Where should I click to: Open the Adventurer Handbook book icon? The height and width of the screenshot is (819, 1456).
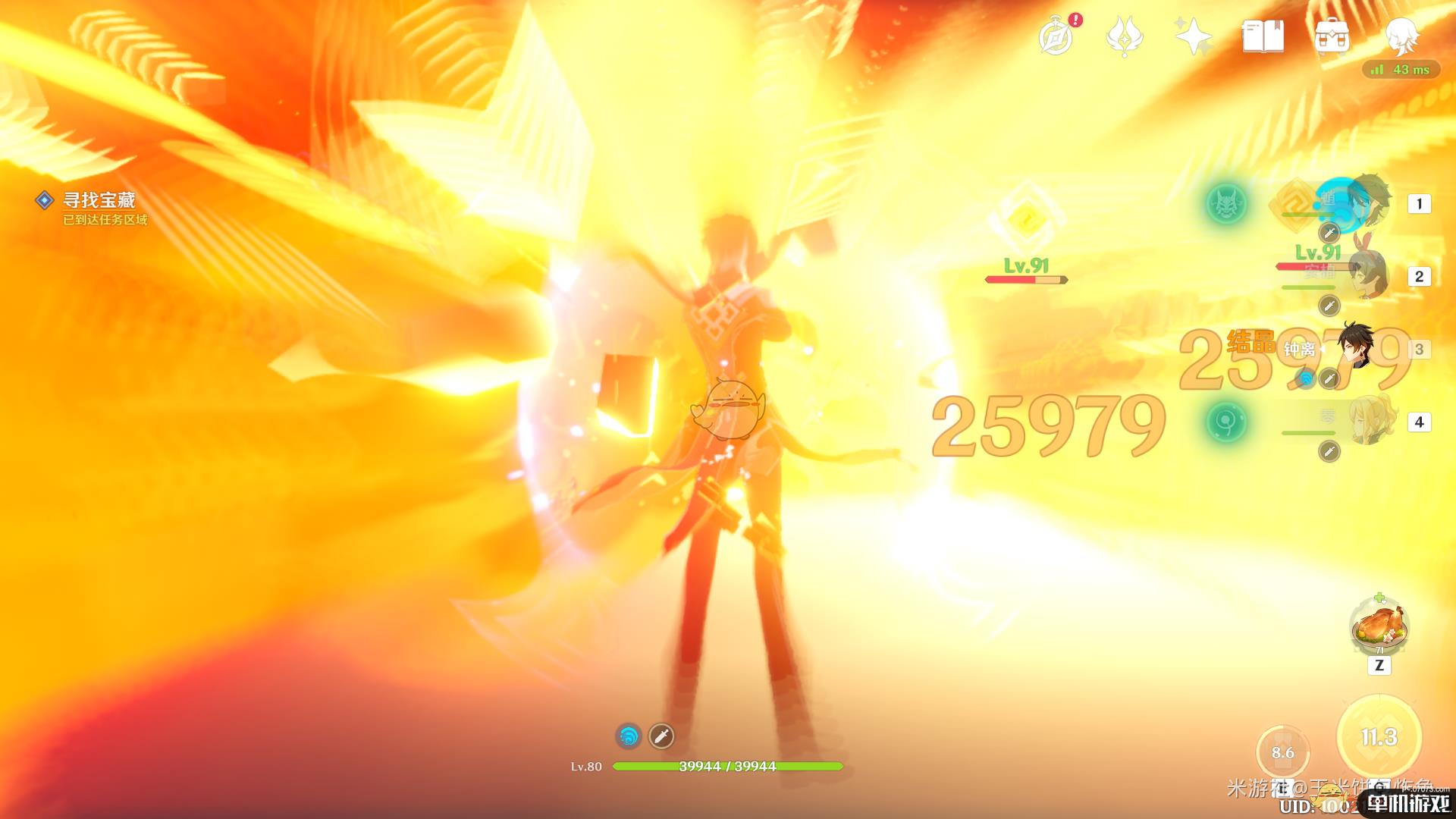click(x=1263, y=36)
